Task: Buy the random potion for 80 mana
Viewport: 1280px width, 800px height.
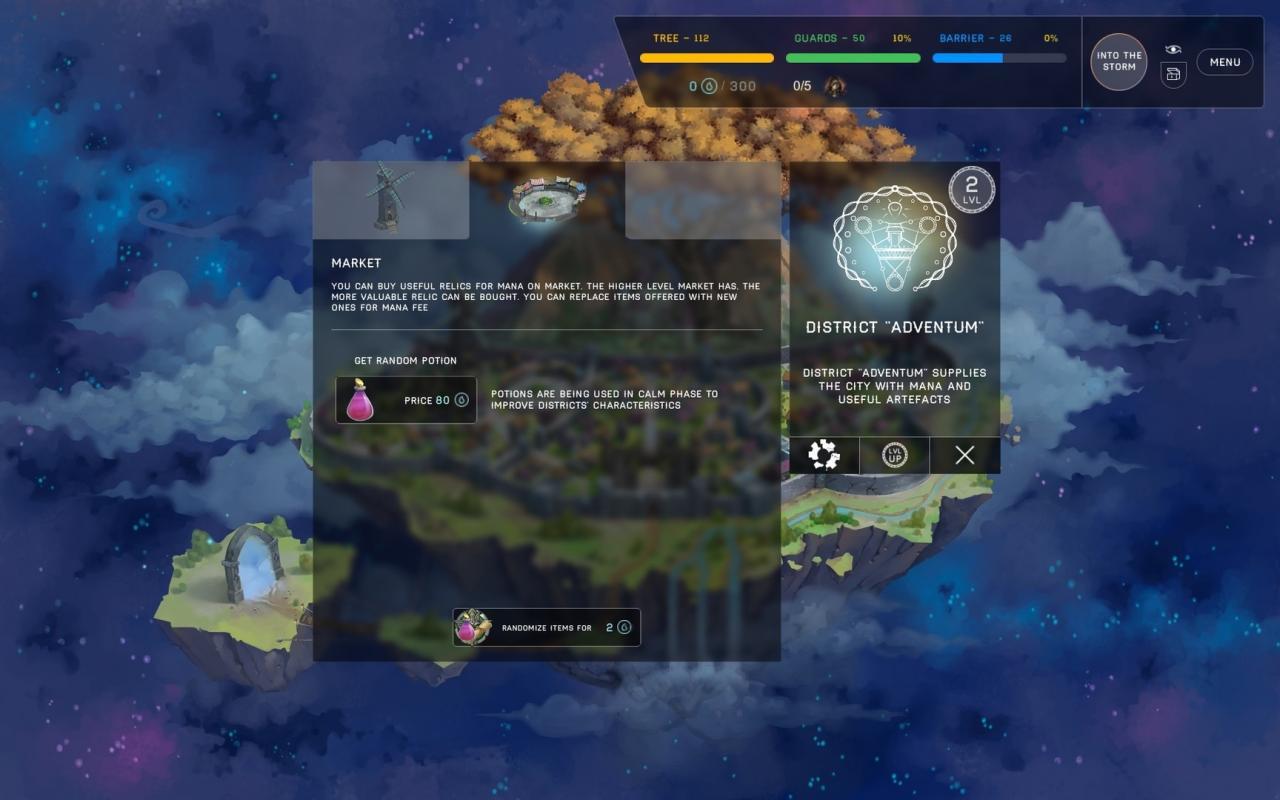Action: 430,400
